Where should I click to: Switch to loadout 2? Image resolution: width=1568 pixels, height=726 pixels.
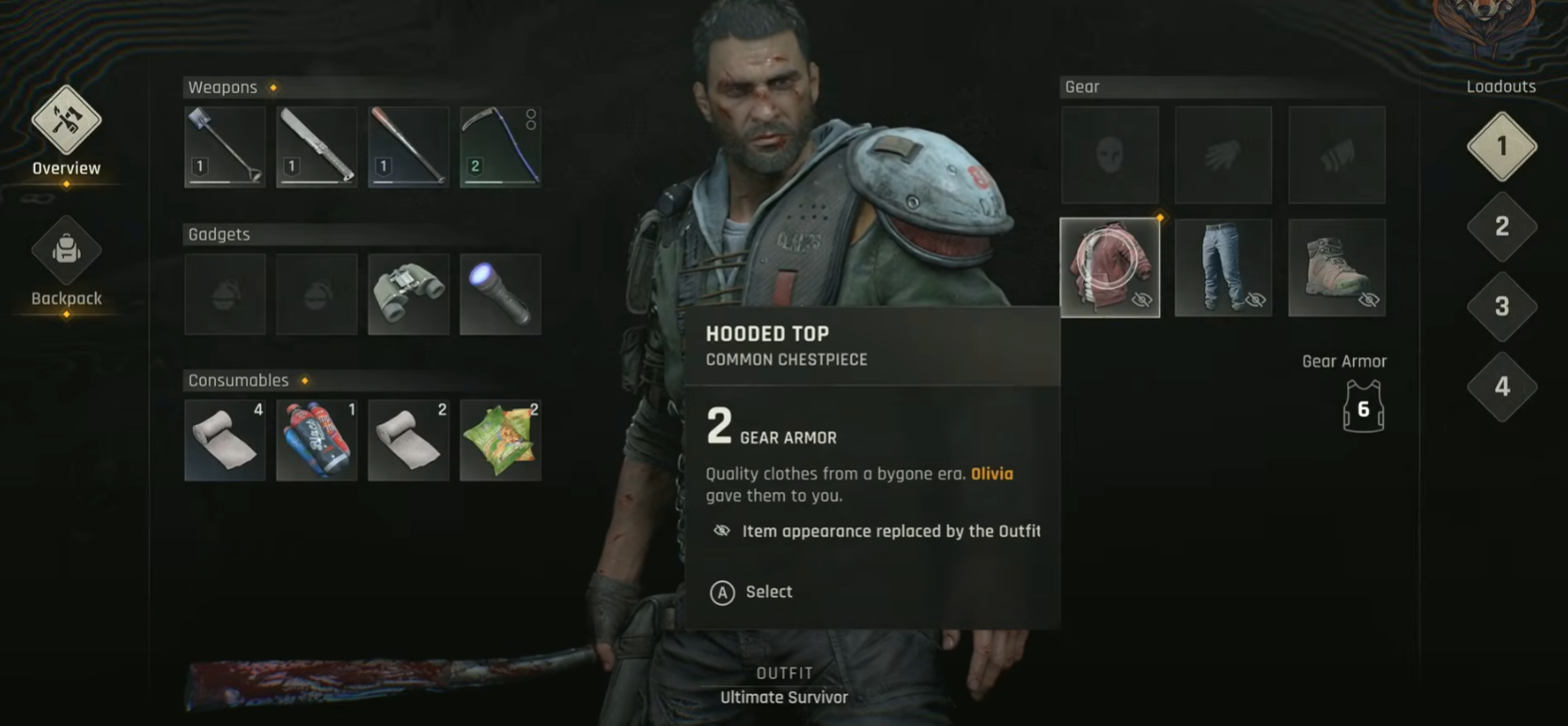(1501, 227)
